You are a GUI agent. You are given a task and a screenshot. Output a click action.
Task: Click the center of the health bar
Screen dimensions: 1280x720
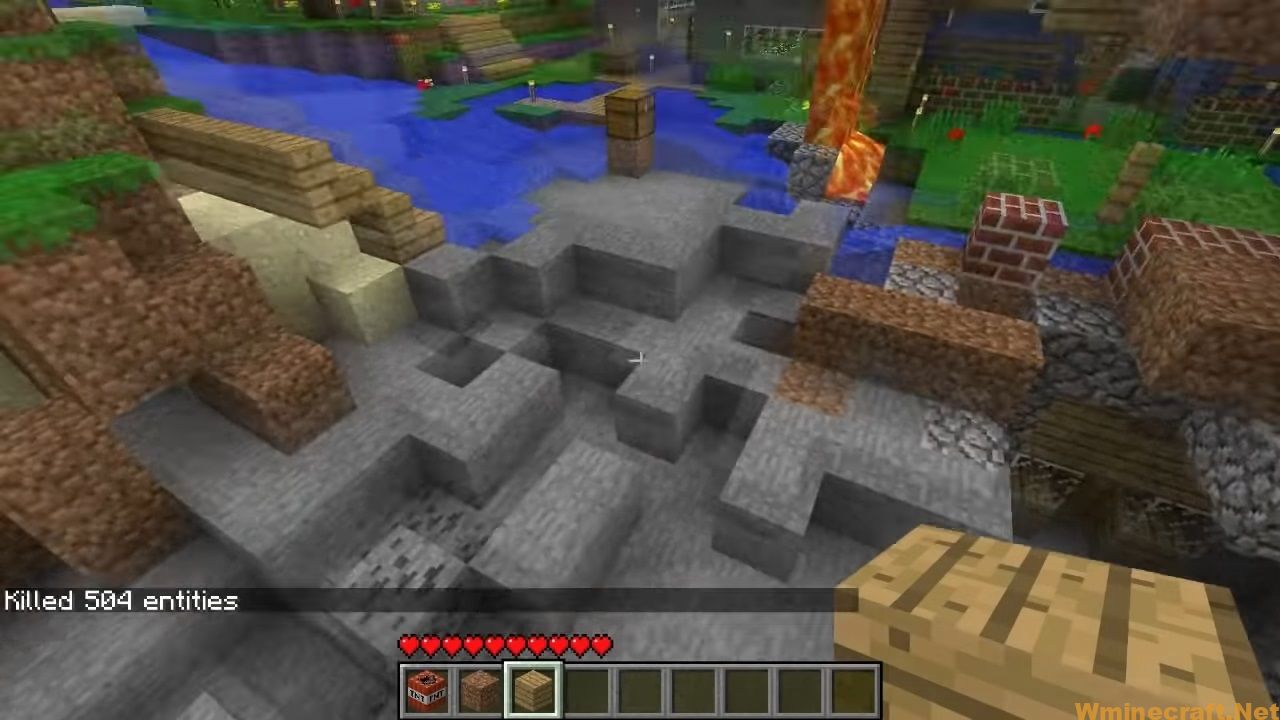(x=505, y=646)
